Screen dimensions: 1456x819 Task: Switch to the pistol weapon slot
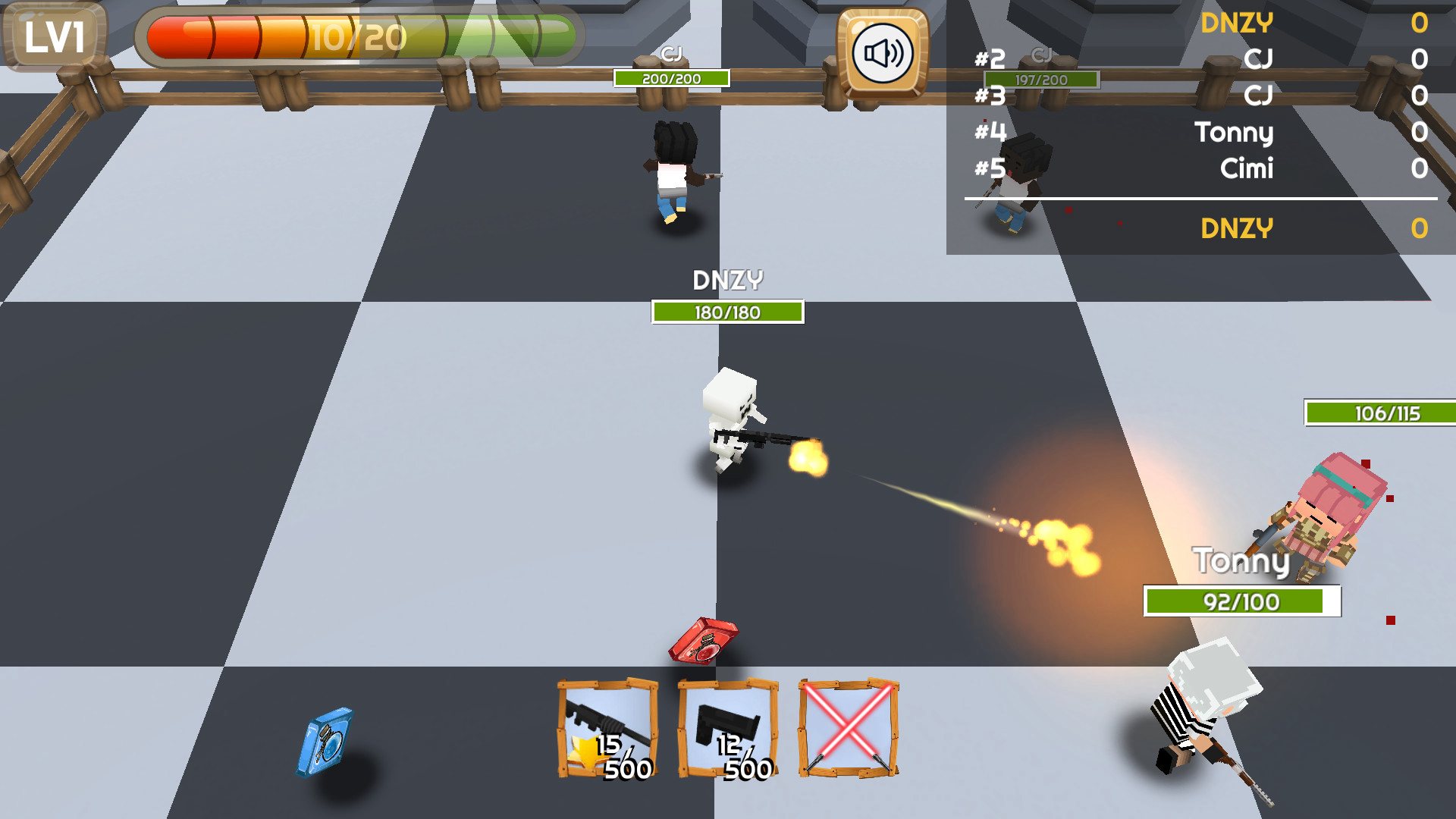point(728,729)
